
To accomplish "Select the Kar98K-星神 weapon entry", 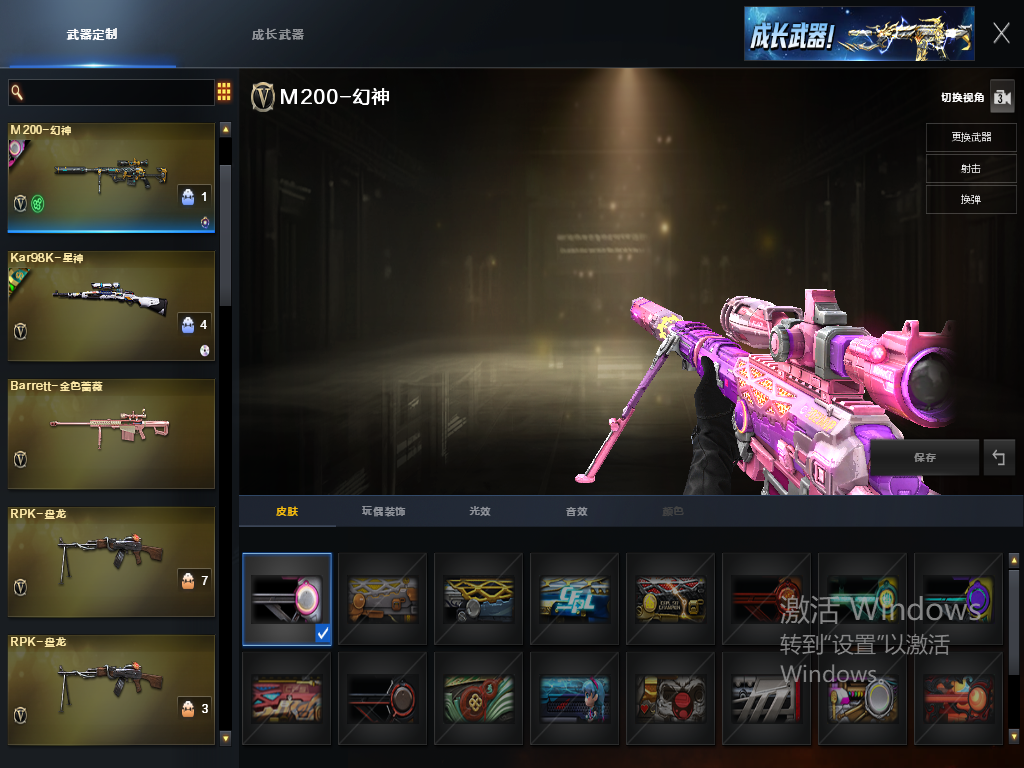I will pos(111,305).
